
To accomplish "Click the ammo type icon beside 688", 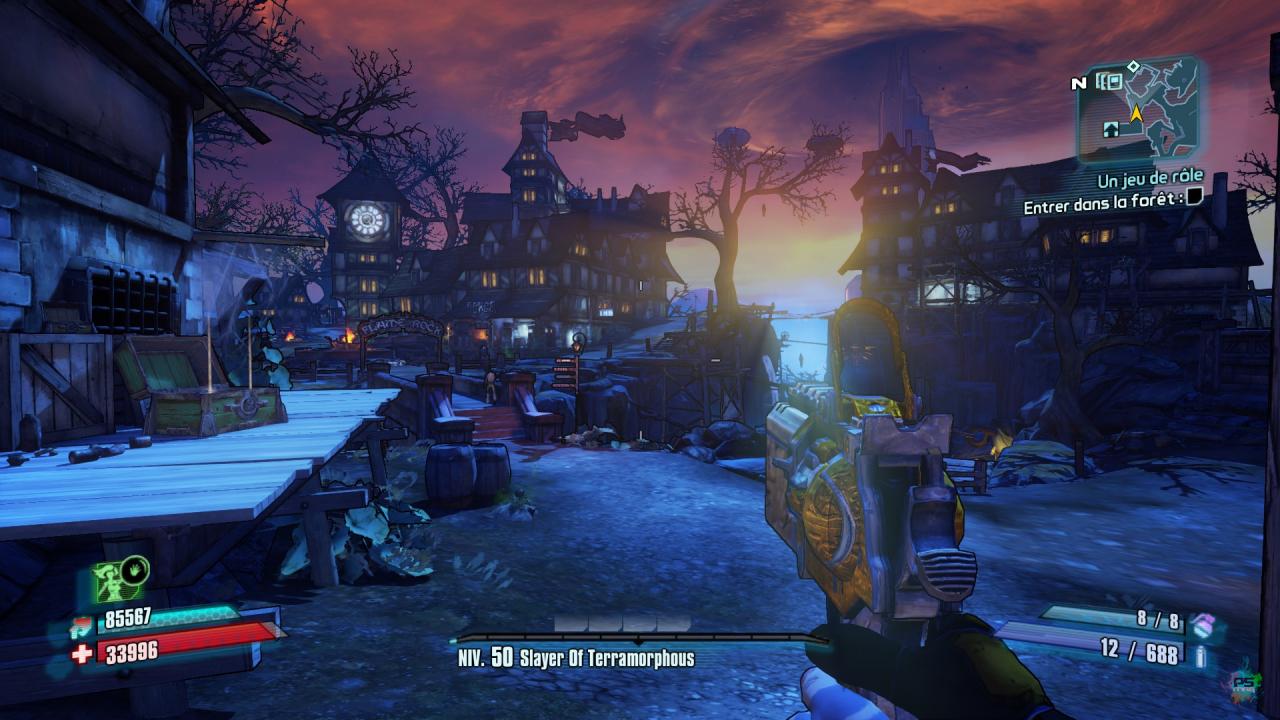I will (1201, 655).
